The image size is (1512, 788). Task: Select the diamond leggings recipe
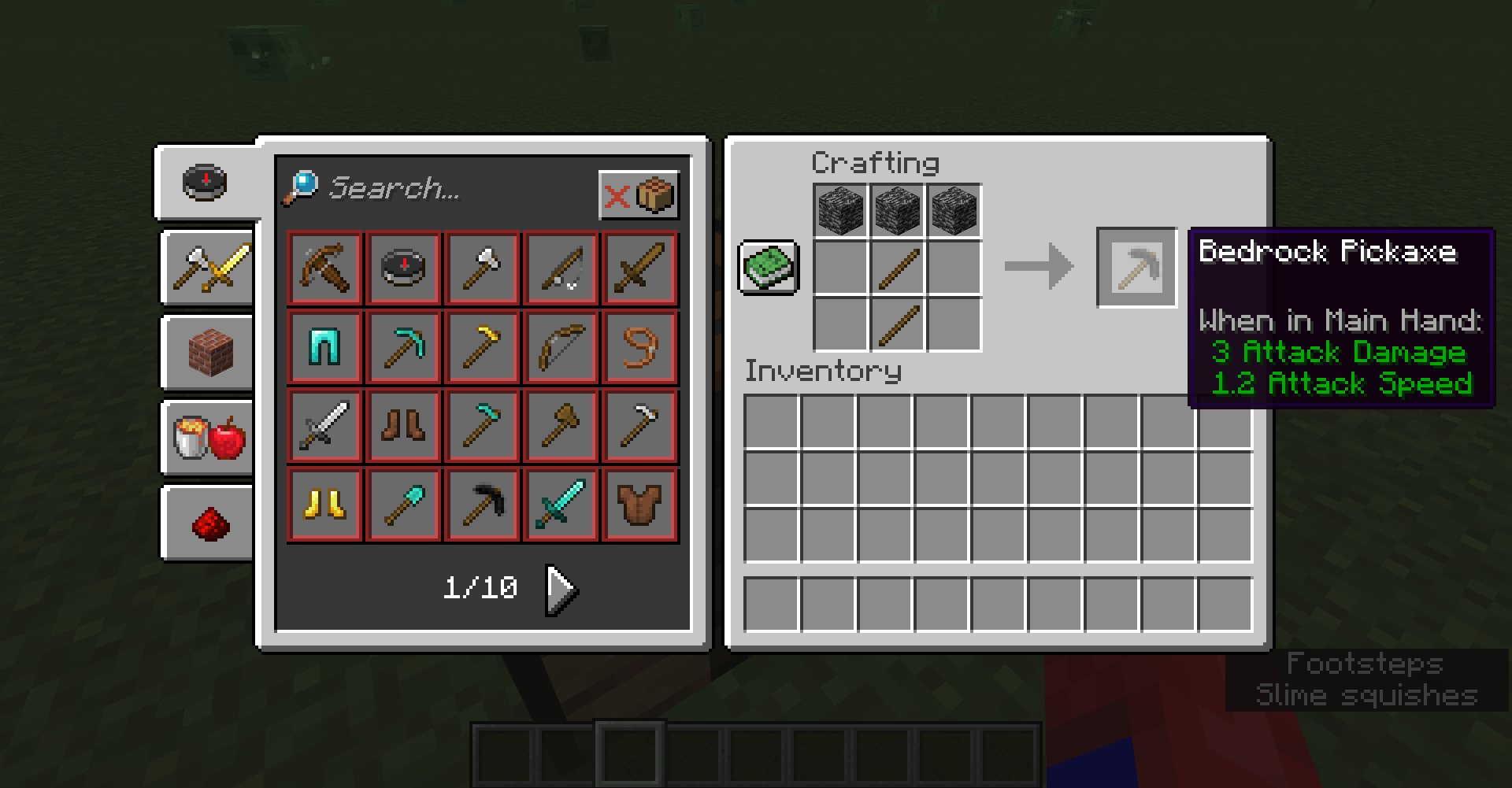click(324, 347)
